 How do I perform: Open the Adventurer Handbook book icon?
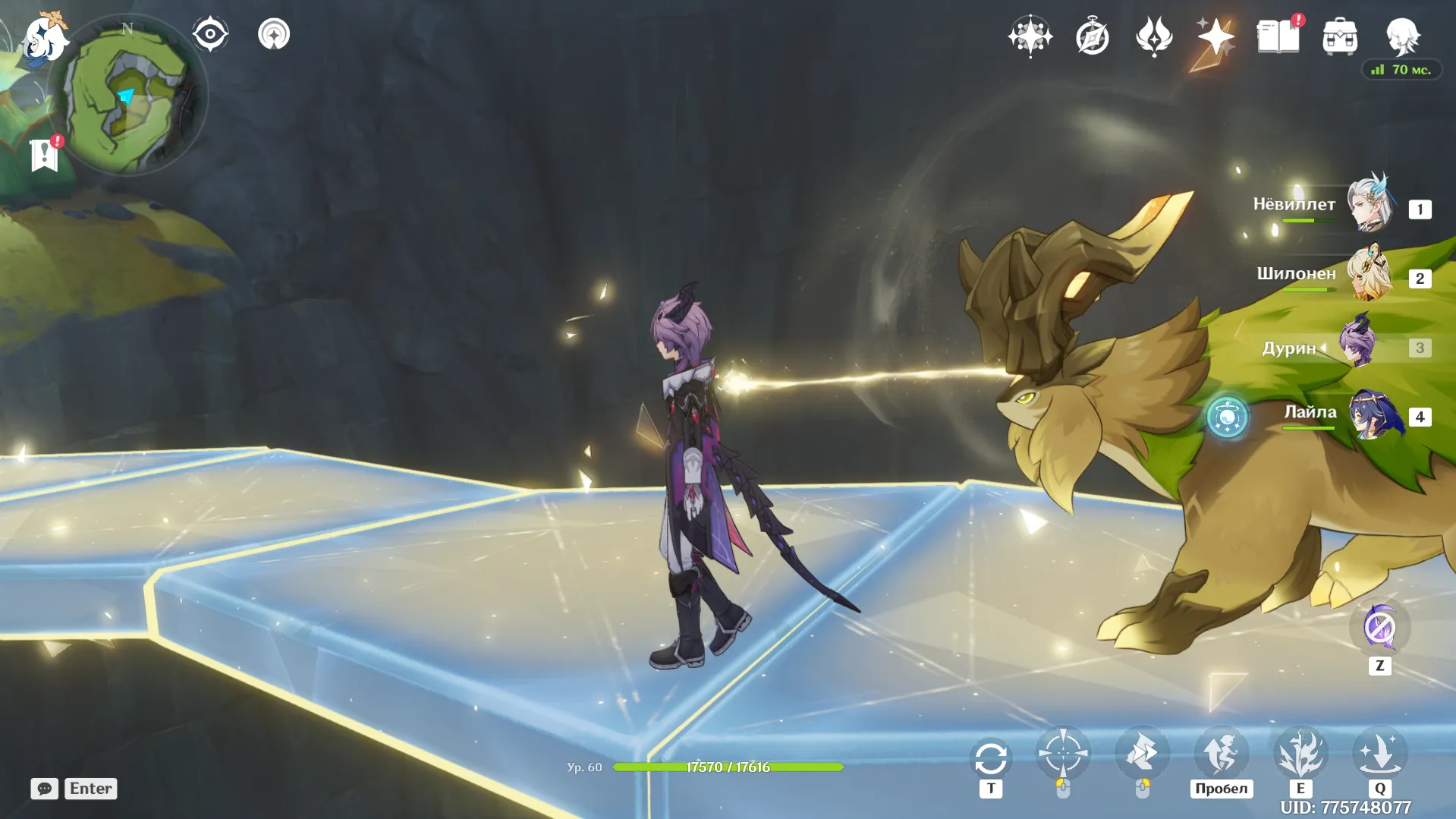pos(1278,36)
